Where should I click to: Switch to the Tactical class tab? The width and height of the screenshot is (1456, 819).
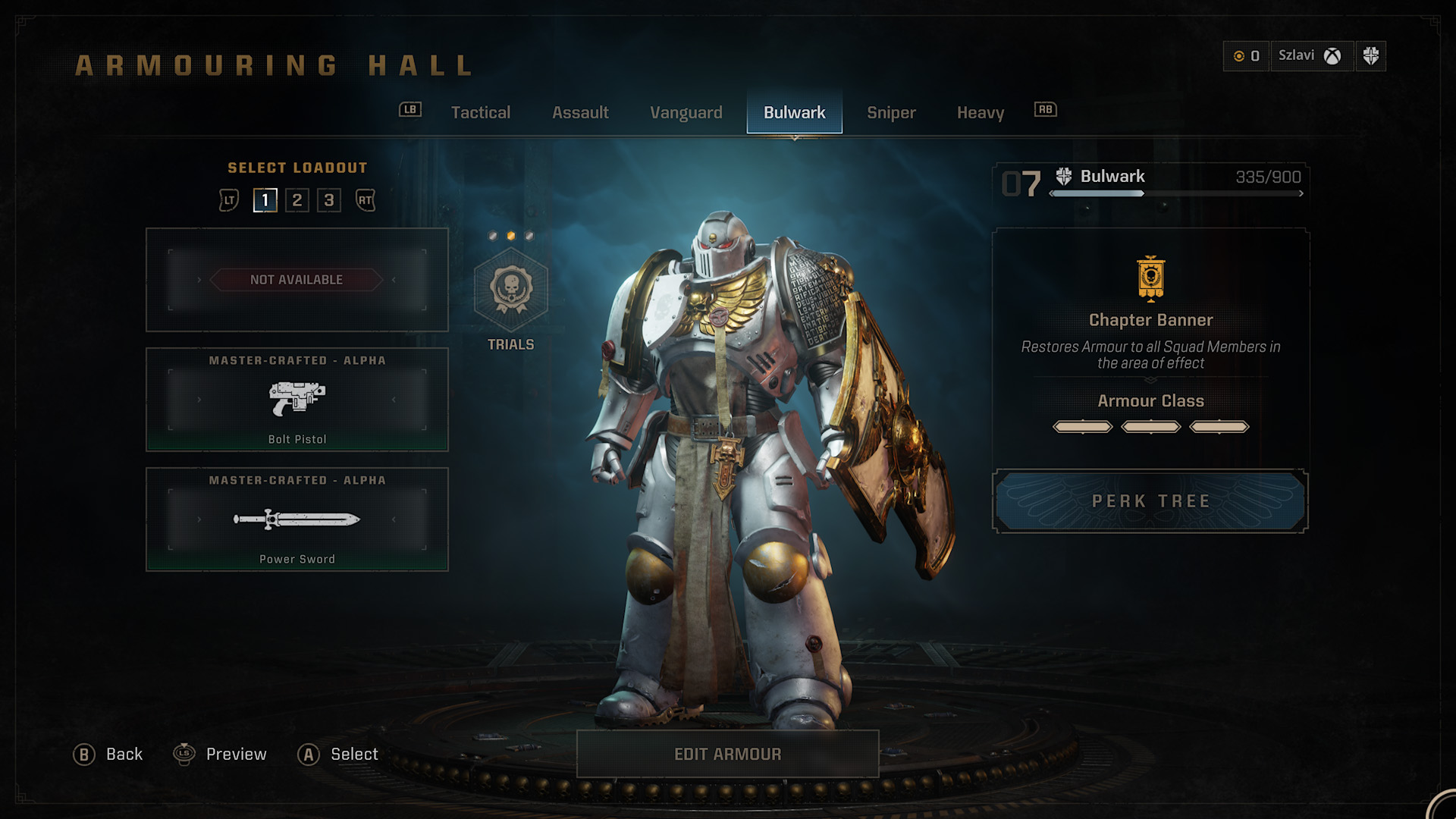coord(480,113)
